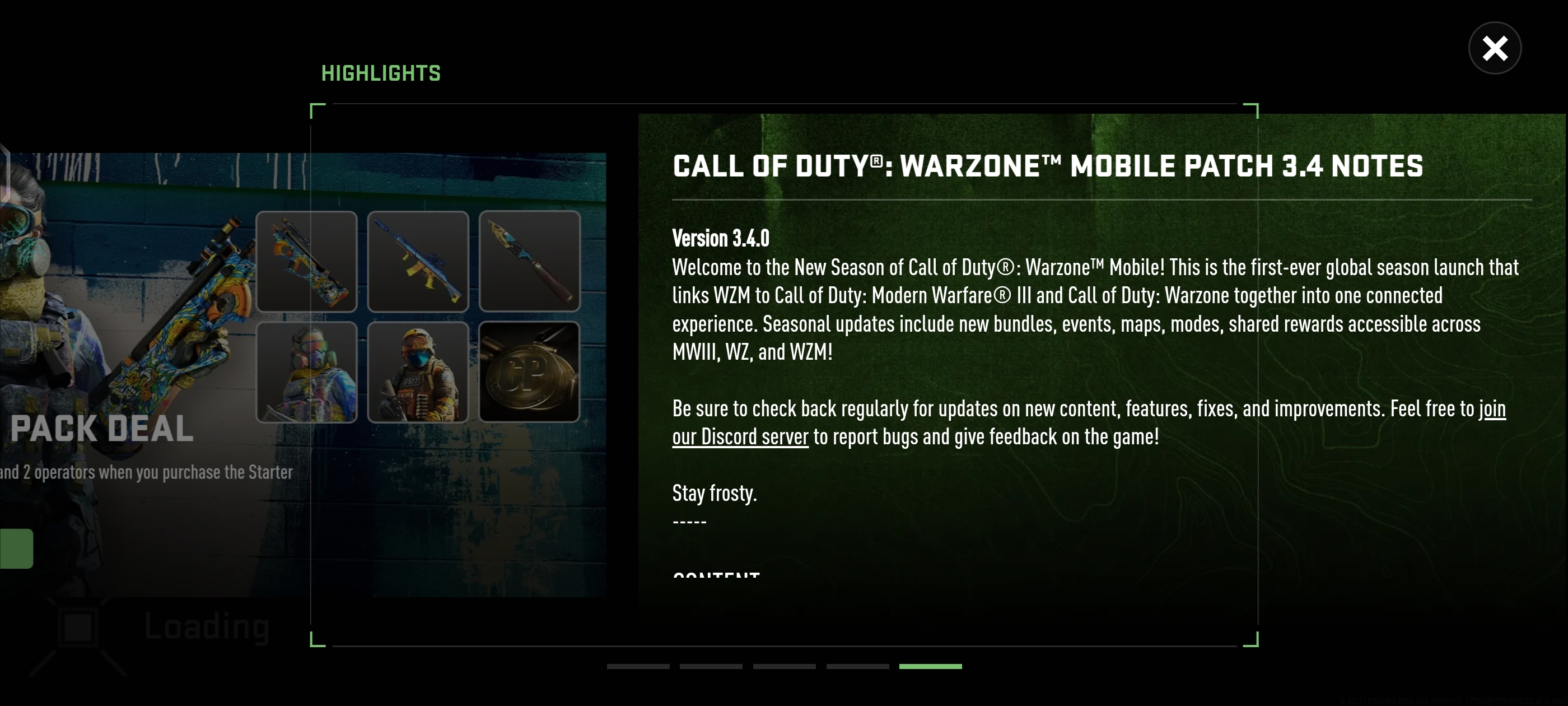
Task: Select the orange helmet operator thumbnail
Action: (x=418, y=372)
